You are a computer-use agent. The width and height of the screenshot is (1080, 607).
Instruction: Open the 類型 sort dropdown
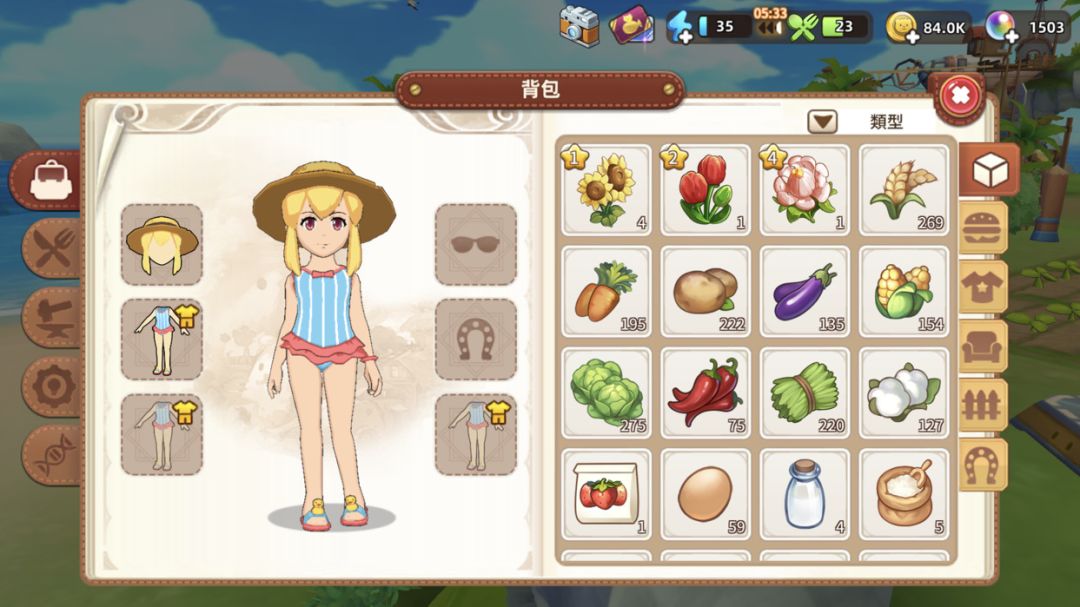(x=822, y=122)
